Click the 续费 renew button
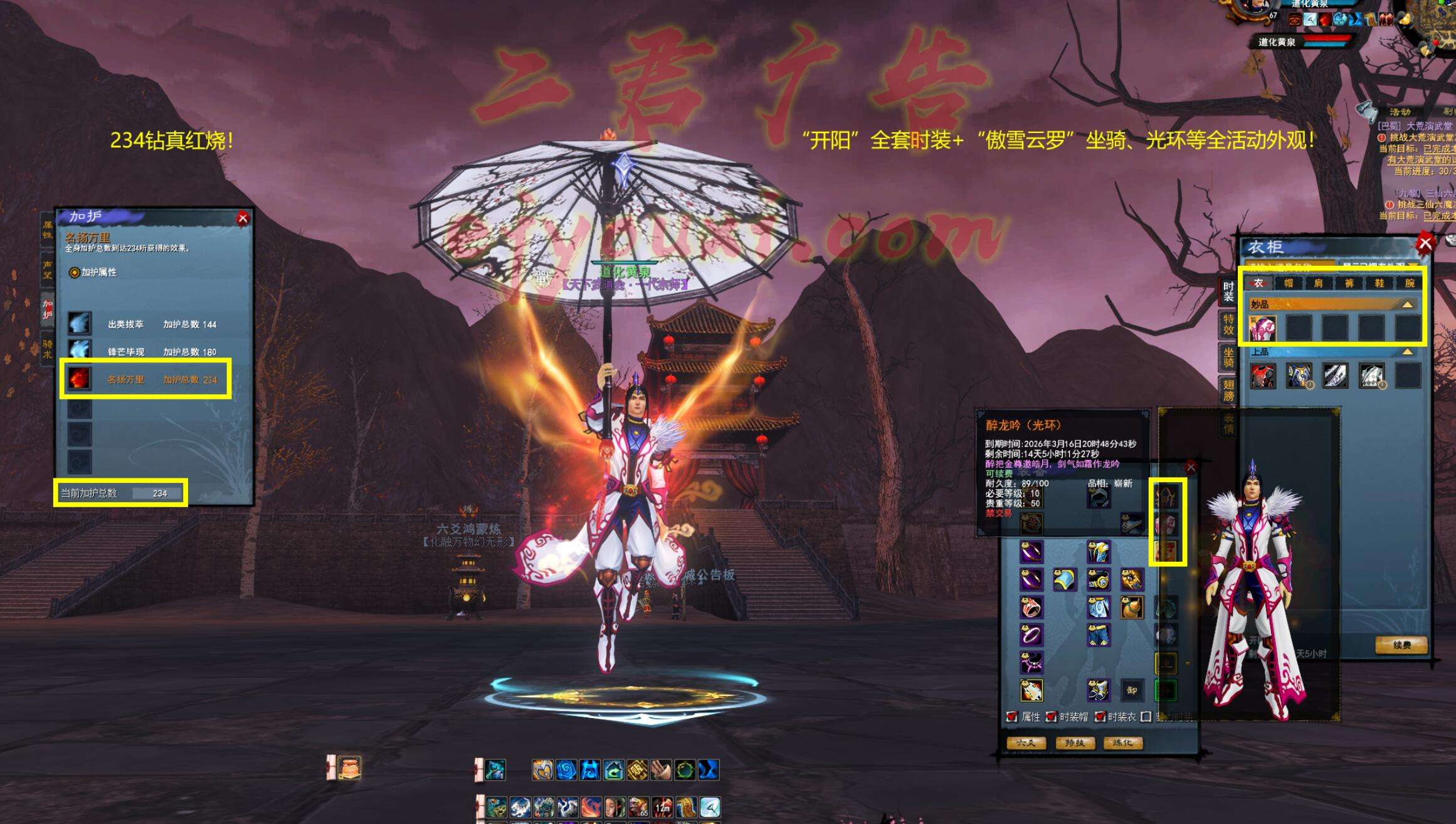The image size is (1456, 824). point(1401,645)
